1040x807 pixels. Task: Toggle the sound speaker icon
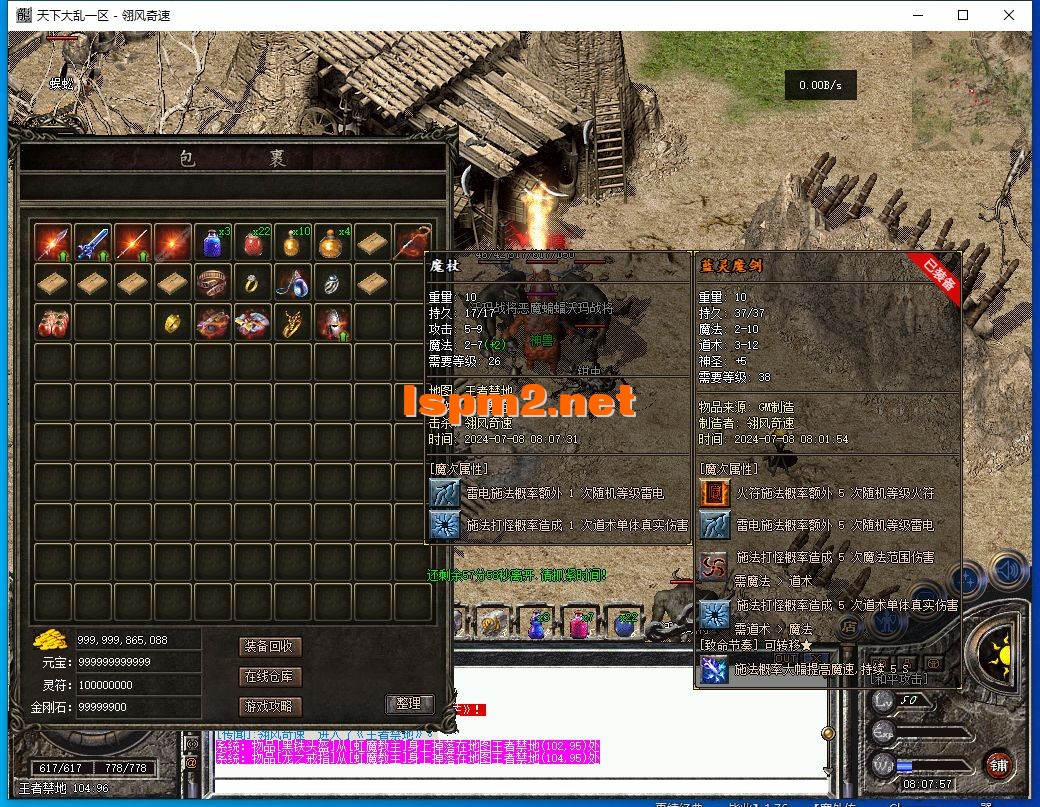(1008, 572)
